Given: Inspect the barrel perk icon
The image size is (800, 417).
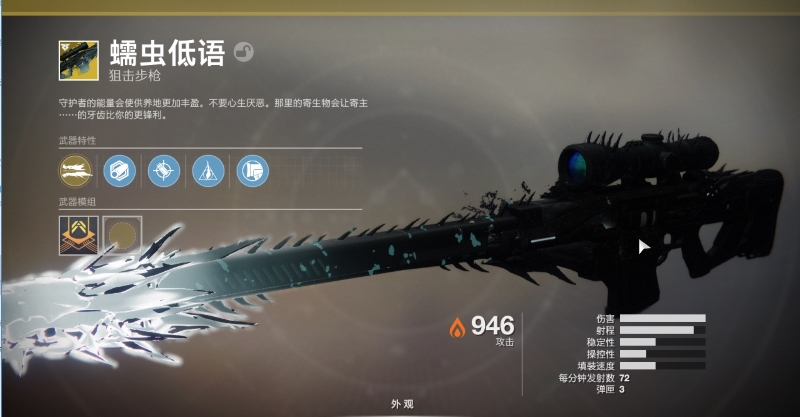Looking at the screenshot, I should 120,171.
